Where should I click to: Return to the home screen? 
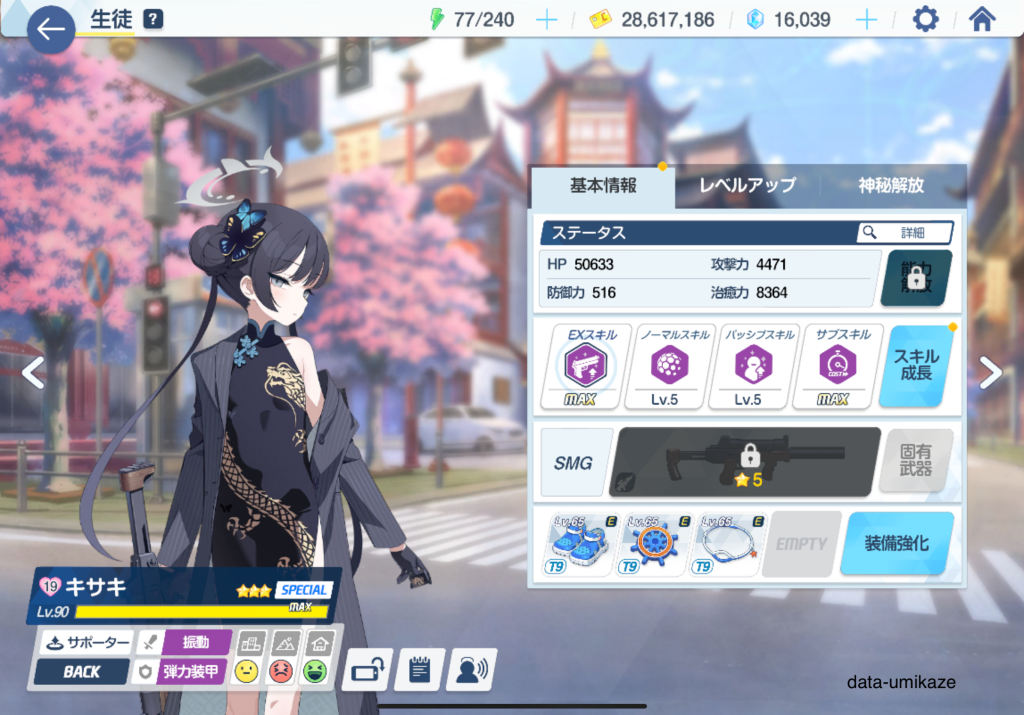982,20
